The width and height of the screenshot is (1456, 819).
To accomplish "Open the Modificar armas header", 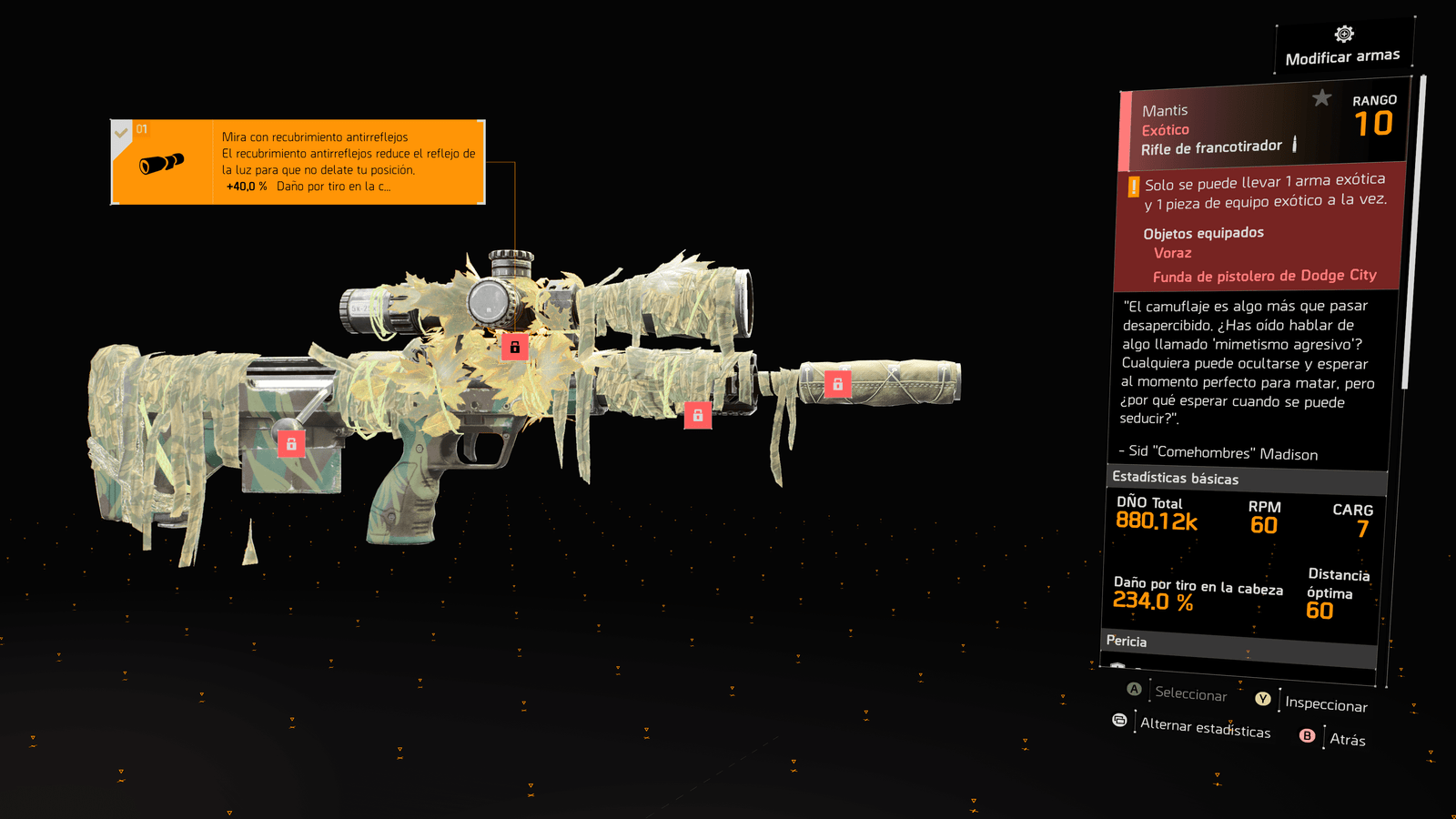I will coord(1343,47).
